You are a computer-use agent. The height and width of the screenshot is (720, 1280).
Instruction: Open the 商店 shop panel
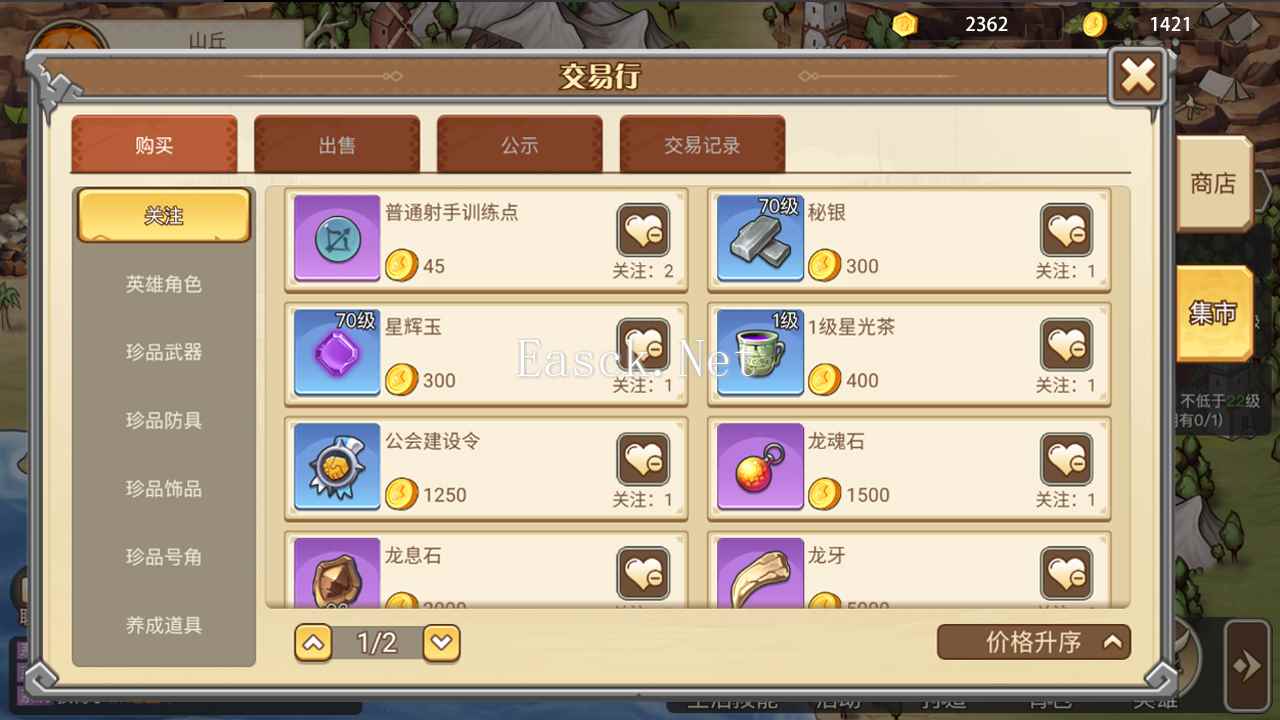tap(1216, 184)
